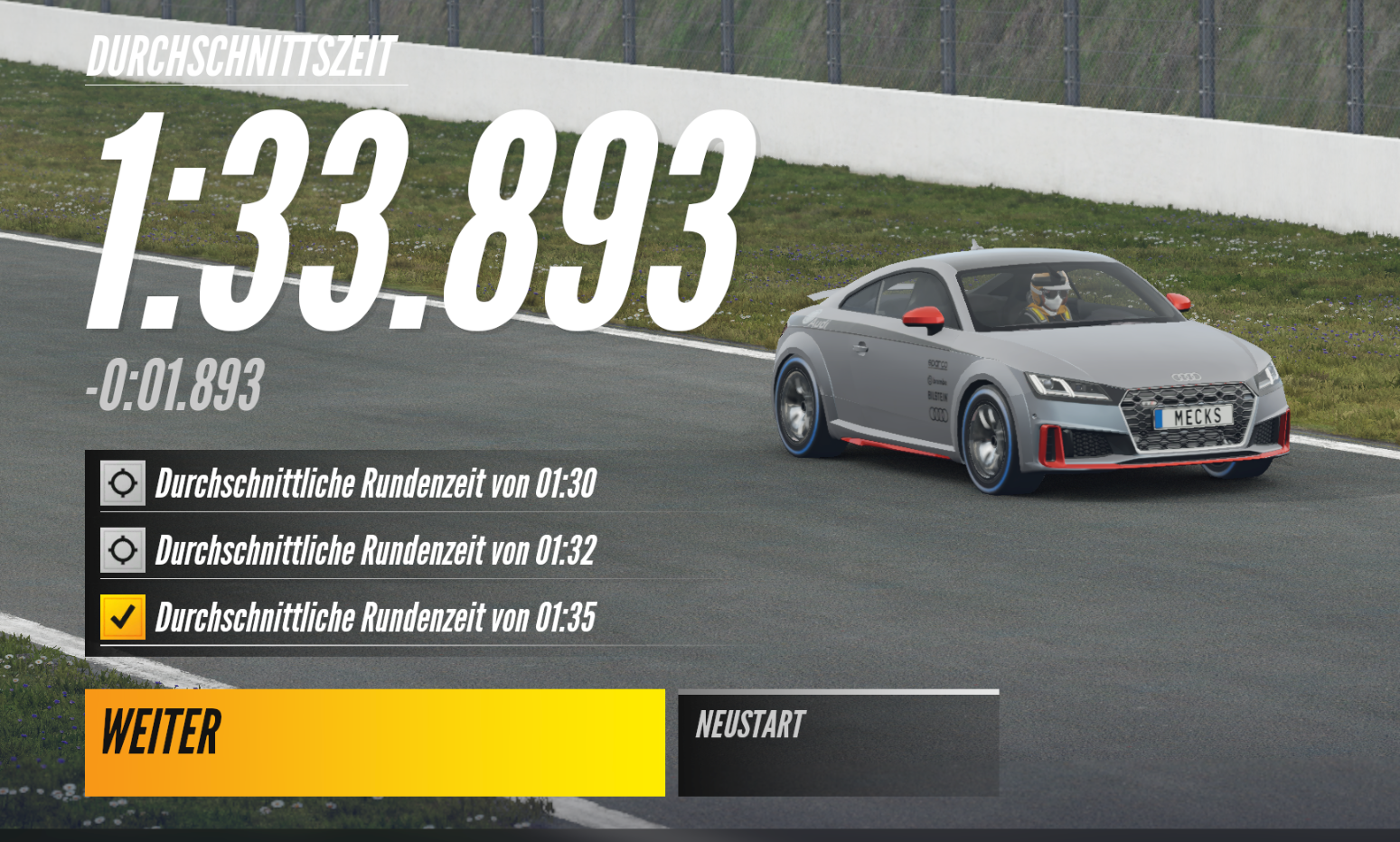
Task: Click the DURCHSCHNITTSZEIT heading
Action: (x=242, y=54)
